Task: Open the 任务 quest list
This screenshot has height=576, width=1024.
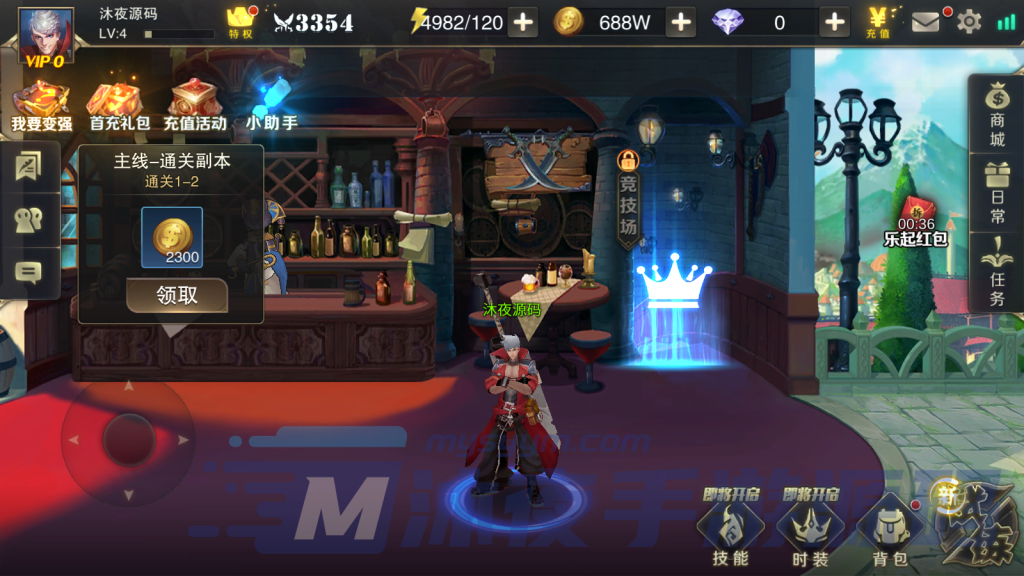Action: 996,273
